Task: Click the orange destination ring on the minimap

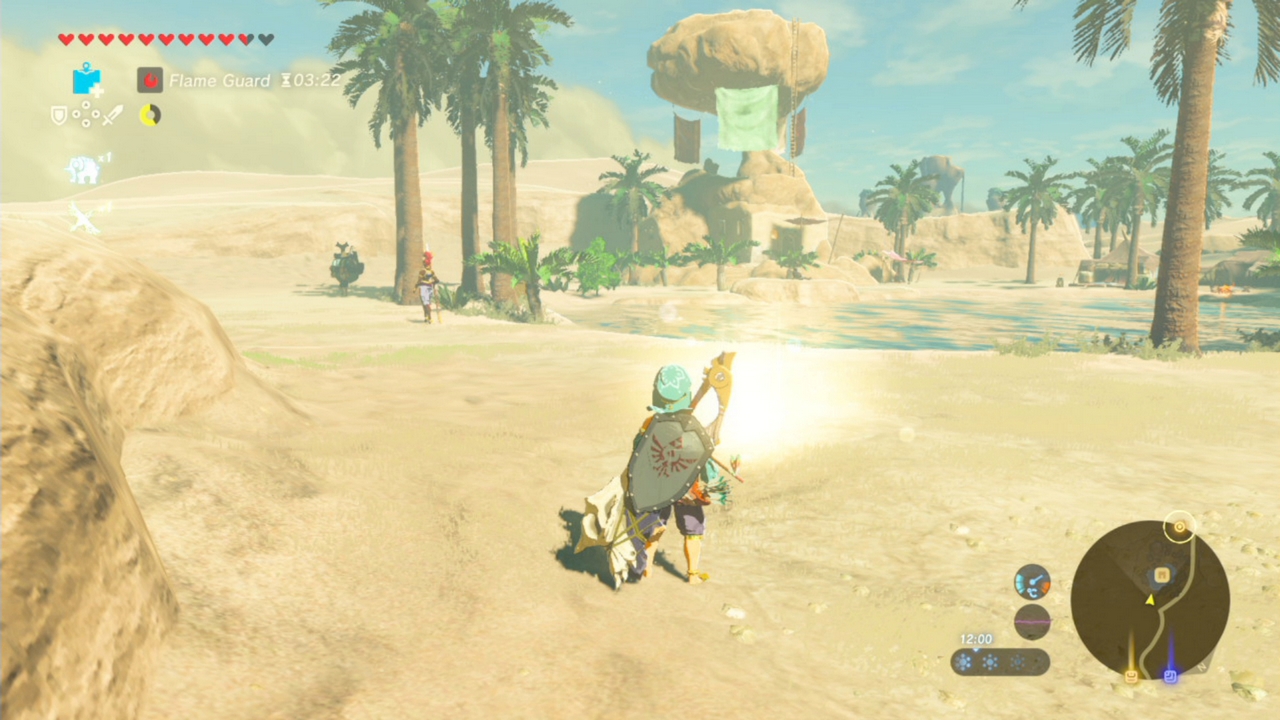Action: tap(1180, 528)
